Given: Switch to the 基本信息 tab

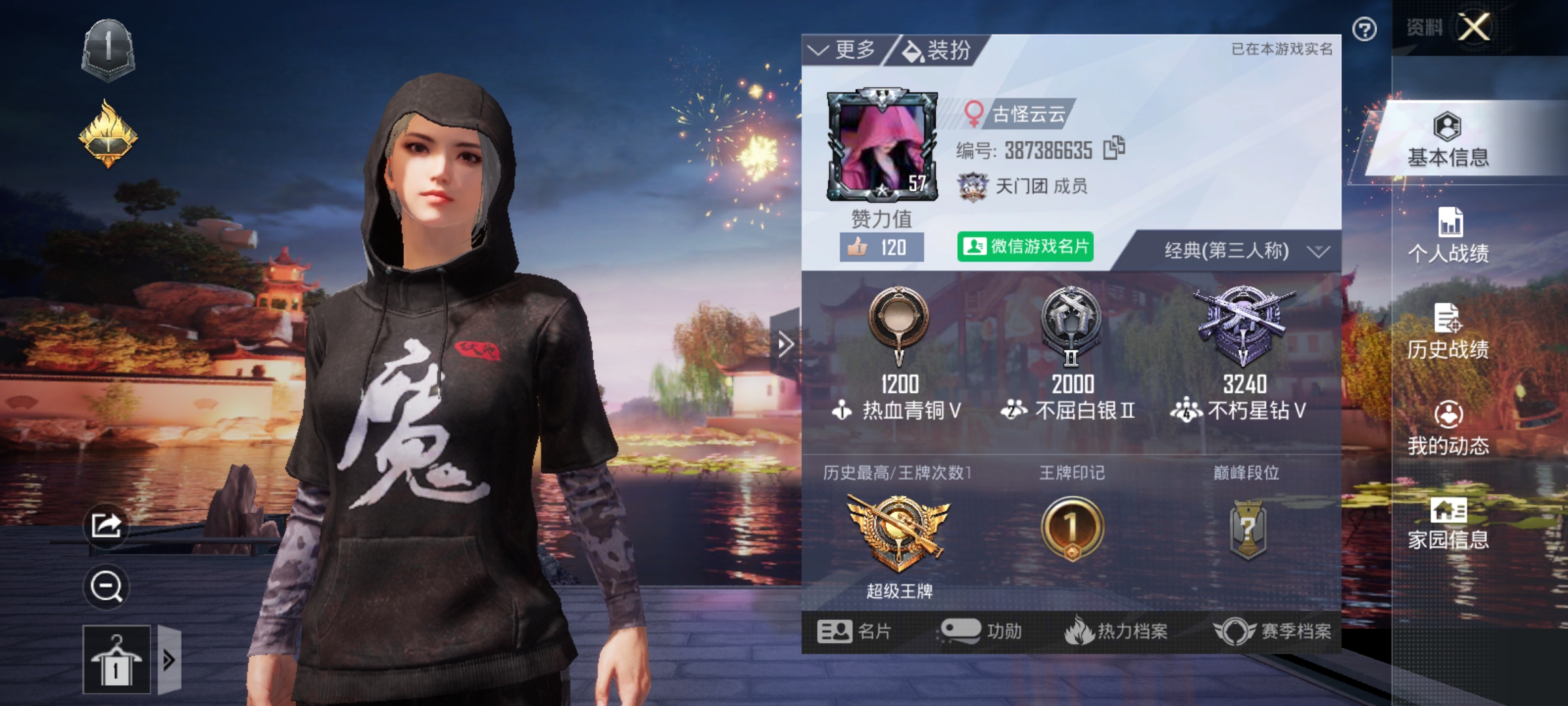Looking at the screenshot, I should click(x=1448, y=140).
